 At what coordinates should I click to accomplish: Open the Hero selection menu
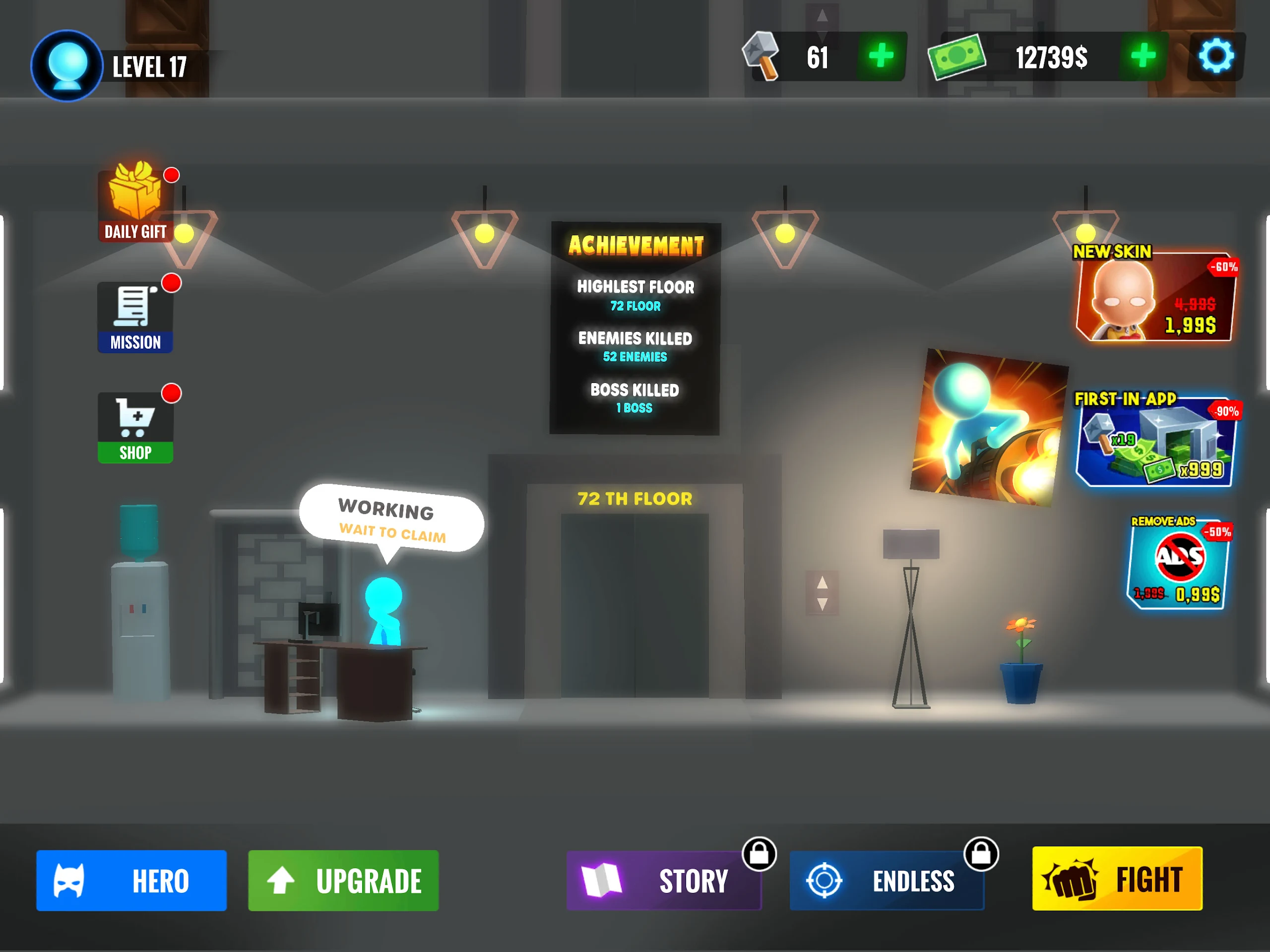point(131,880)
